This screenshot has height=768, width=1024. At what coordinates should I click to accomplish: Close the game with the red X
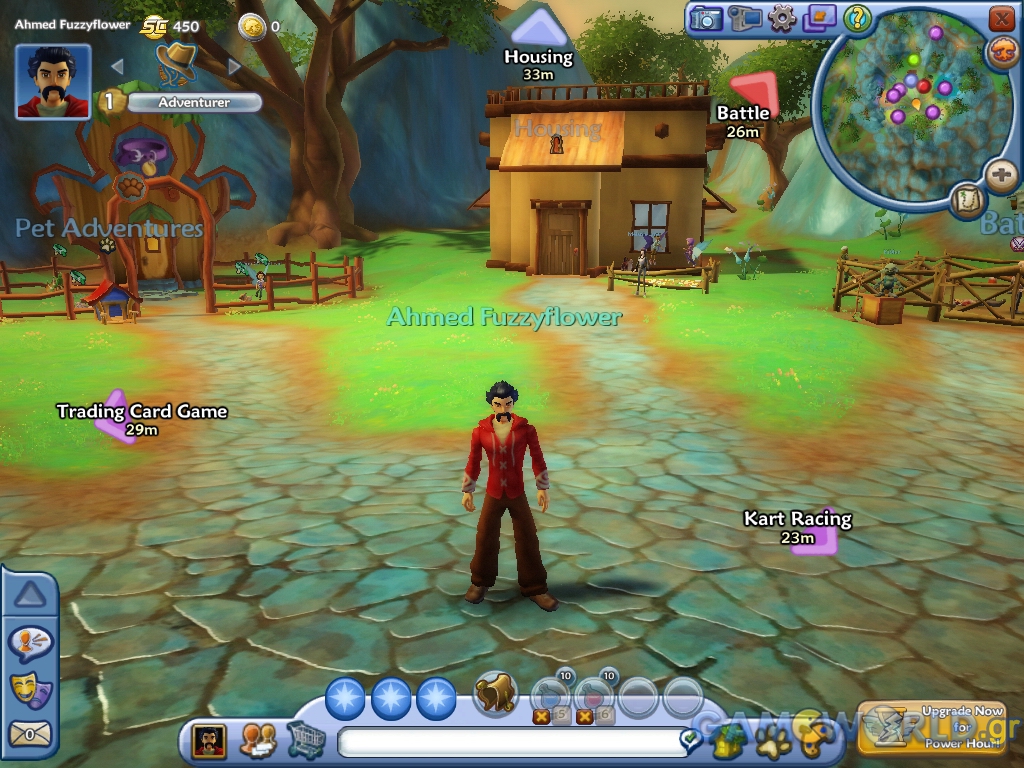tap(1001, 18)
